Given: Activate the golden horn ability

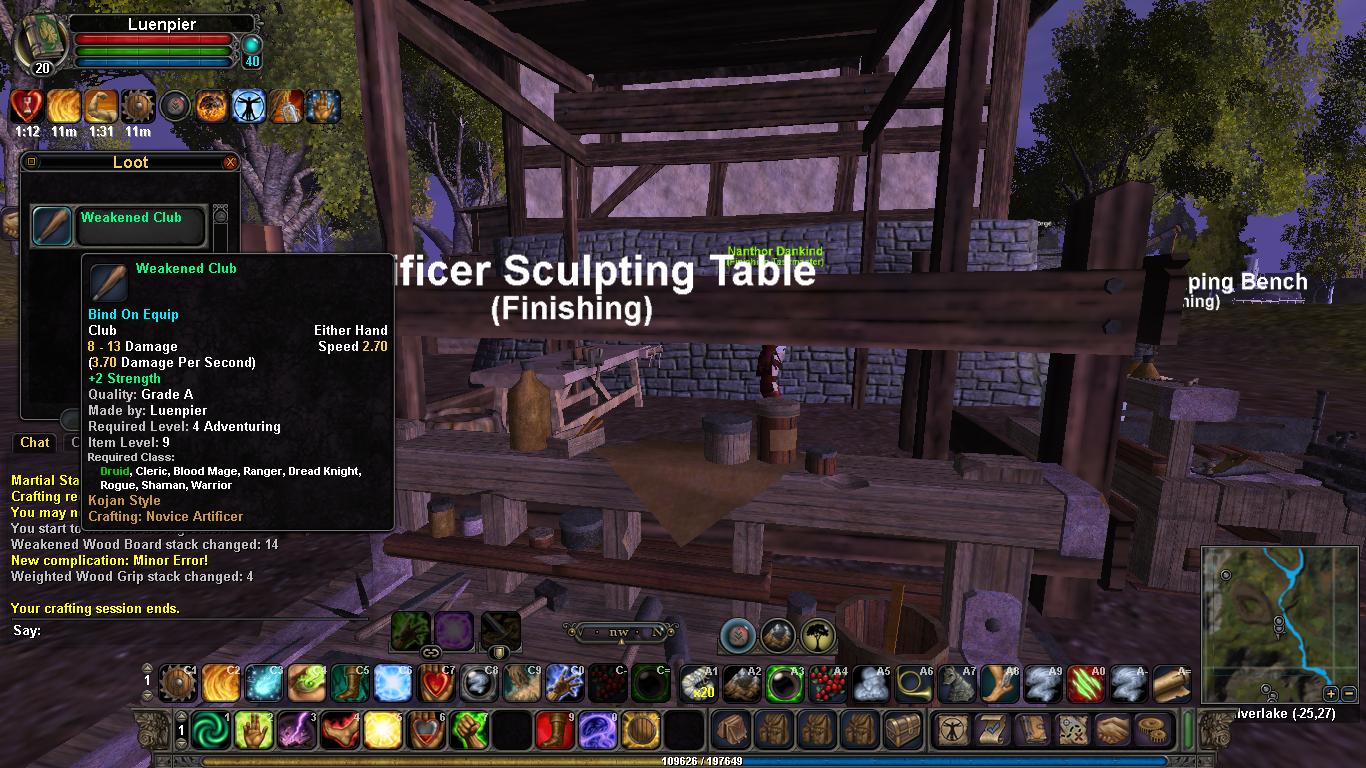Looking at the screenshot, I should [913, 684].
